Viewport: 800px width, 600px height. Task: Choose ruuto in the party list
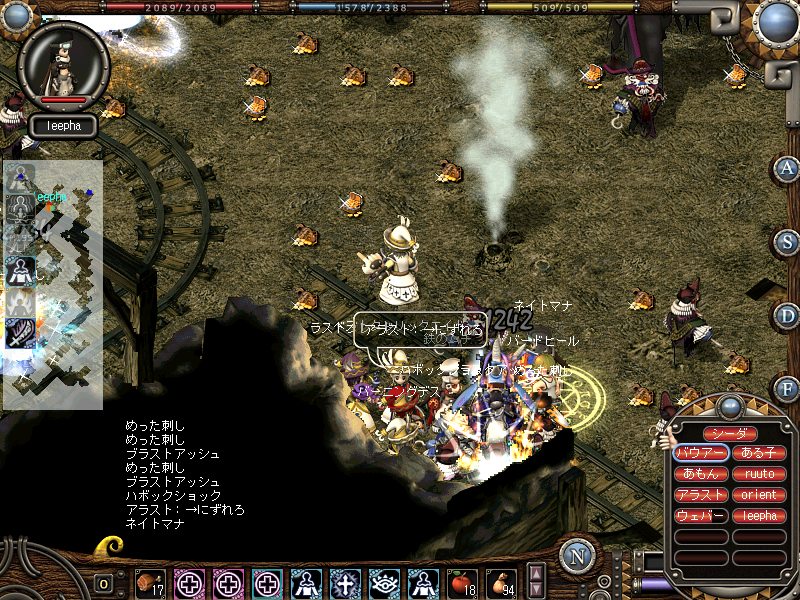pos(759,474)
